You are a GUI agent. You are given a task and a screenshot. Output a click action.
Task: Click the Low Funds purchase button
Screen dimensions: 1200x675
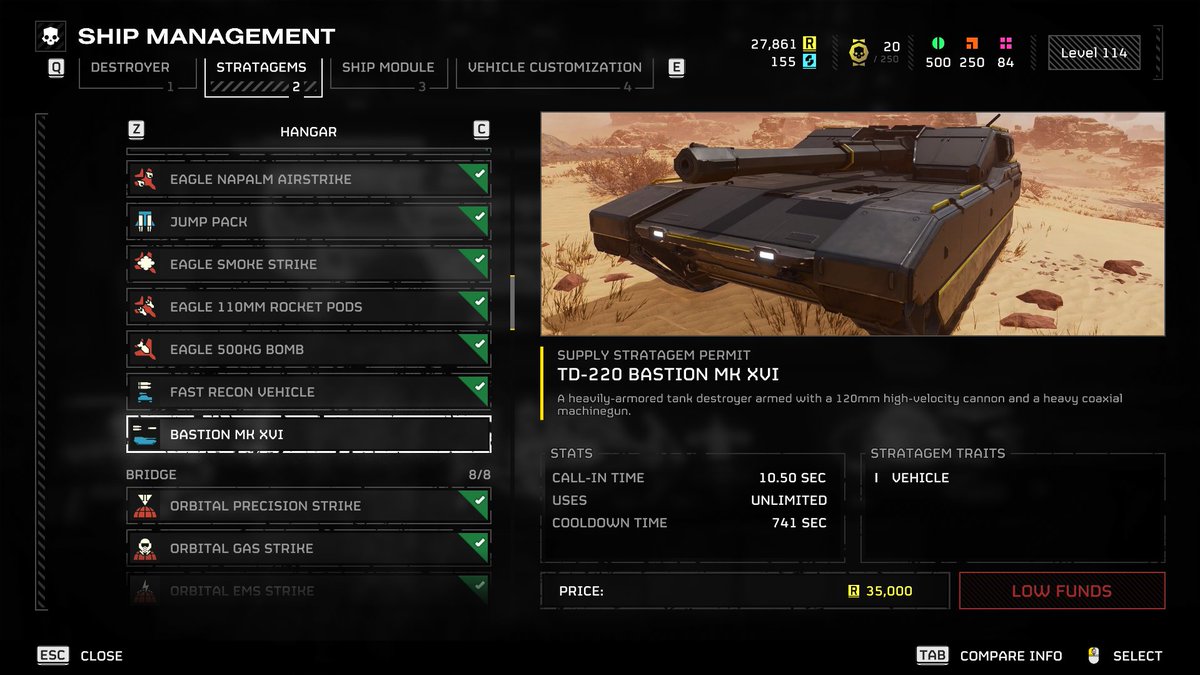(1061, 591)
